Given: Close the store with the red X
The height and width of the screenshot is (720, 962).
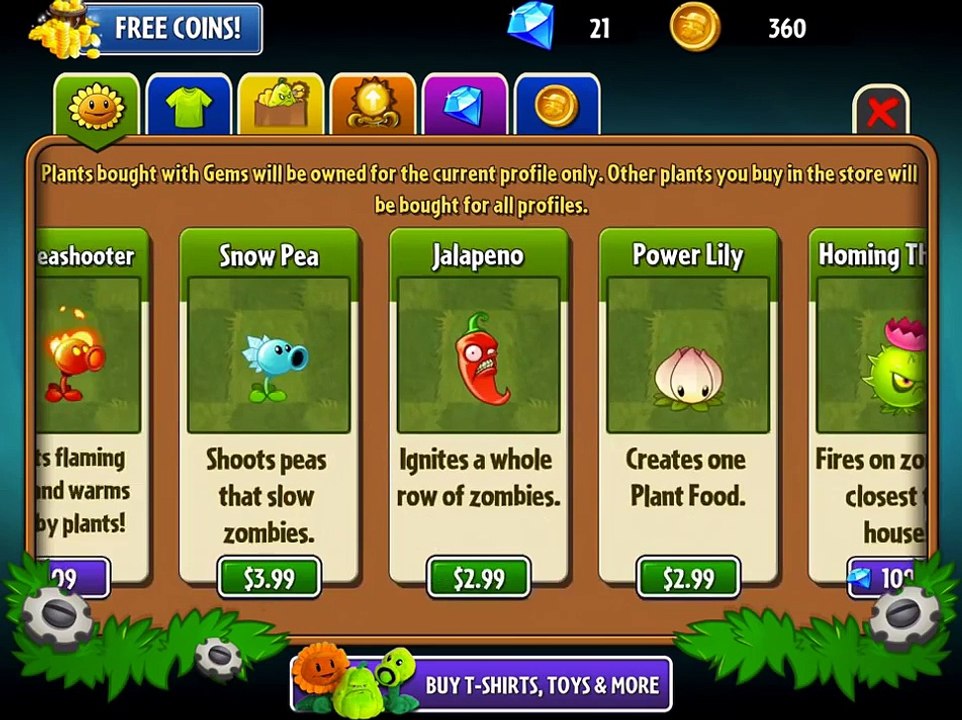Looking at the screenshot, I should 880,112.
